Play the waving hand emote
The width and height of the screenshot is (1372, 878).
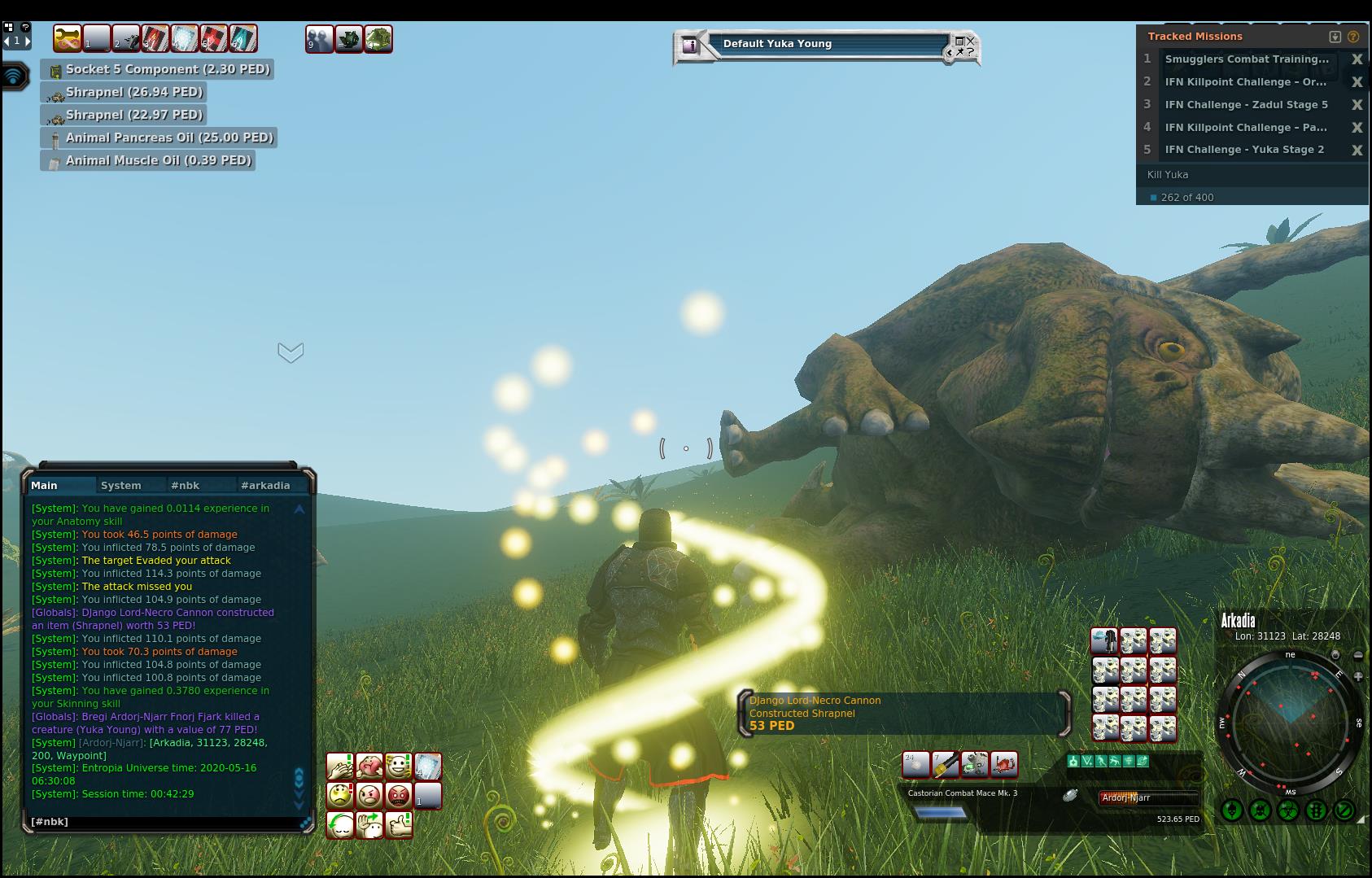pos(369,824)
